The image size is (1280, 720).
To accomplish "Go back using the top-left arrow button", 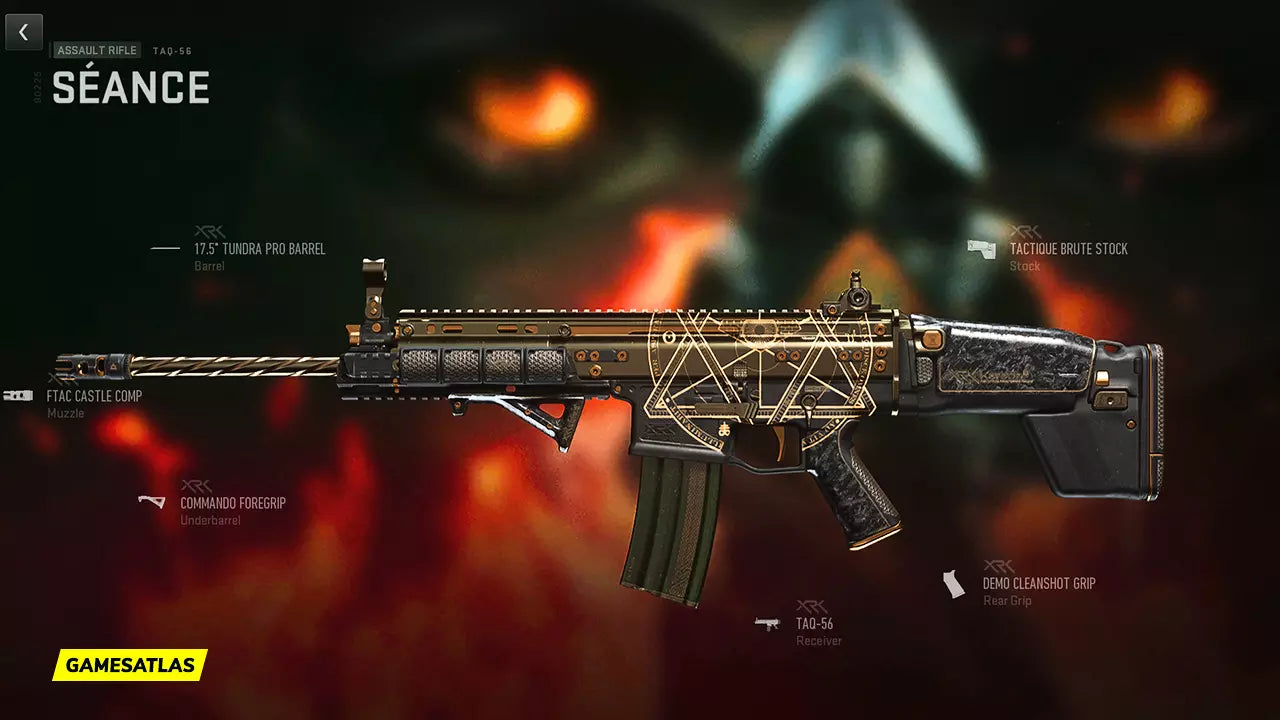I will [x=24, y=32].
